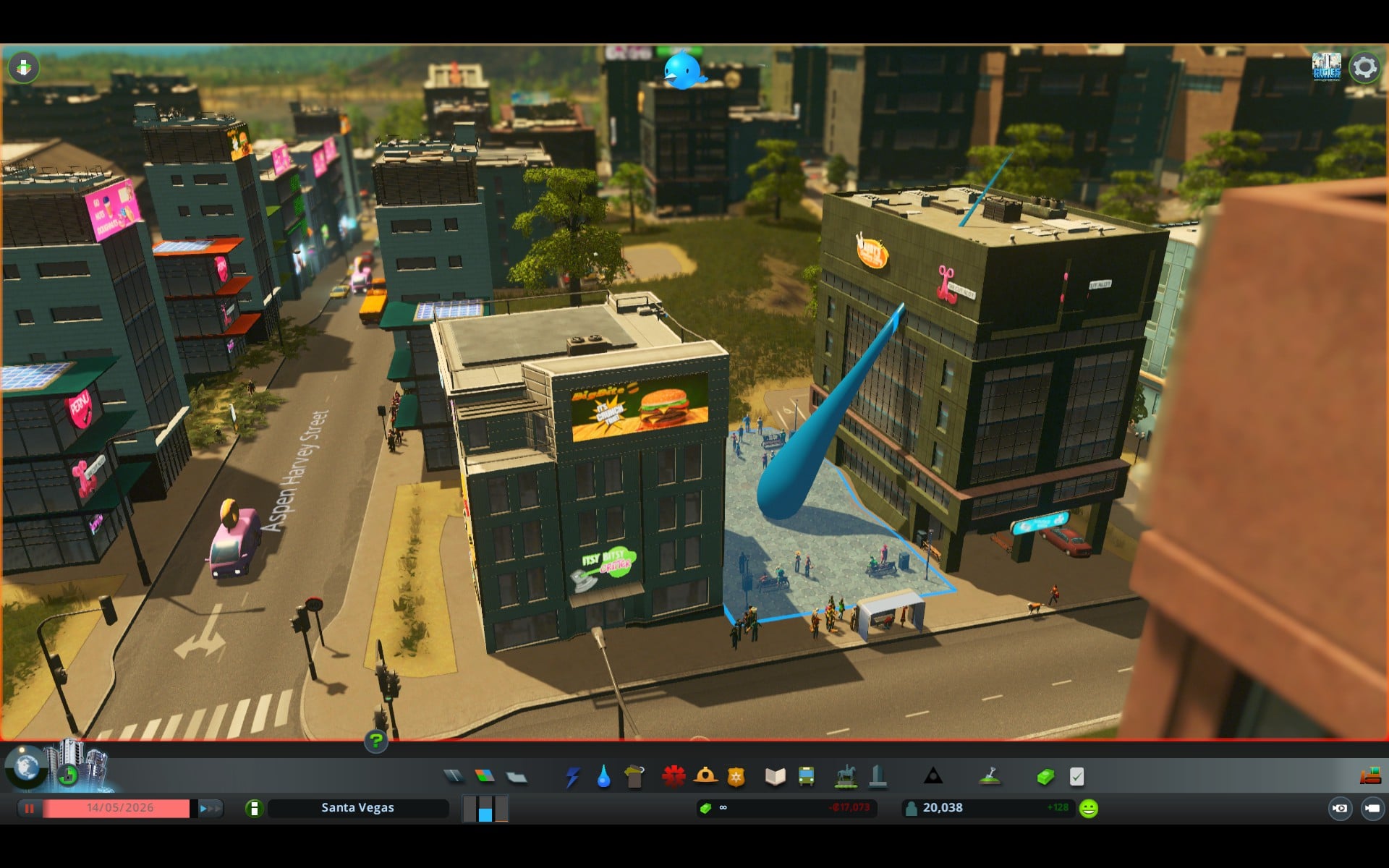Open the Policies checklist panel
The width and height of the screenshot is (1389, 868).
[1076, 777]
